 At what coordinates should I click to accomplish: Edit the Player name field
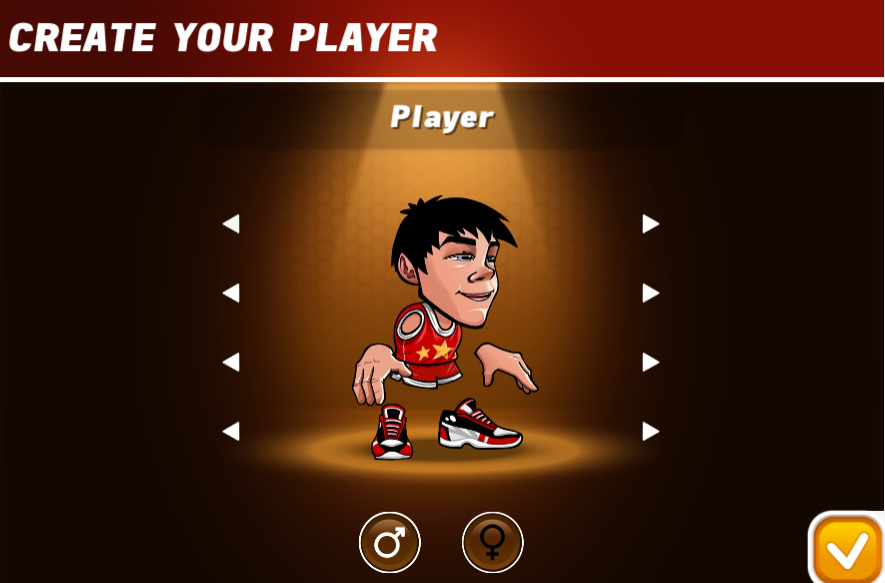tap(441, 118)
